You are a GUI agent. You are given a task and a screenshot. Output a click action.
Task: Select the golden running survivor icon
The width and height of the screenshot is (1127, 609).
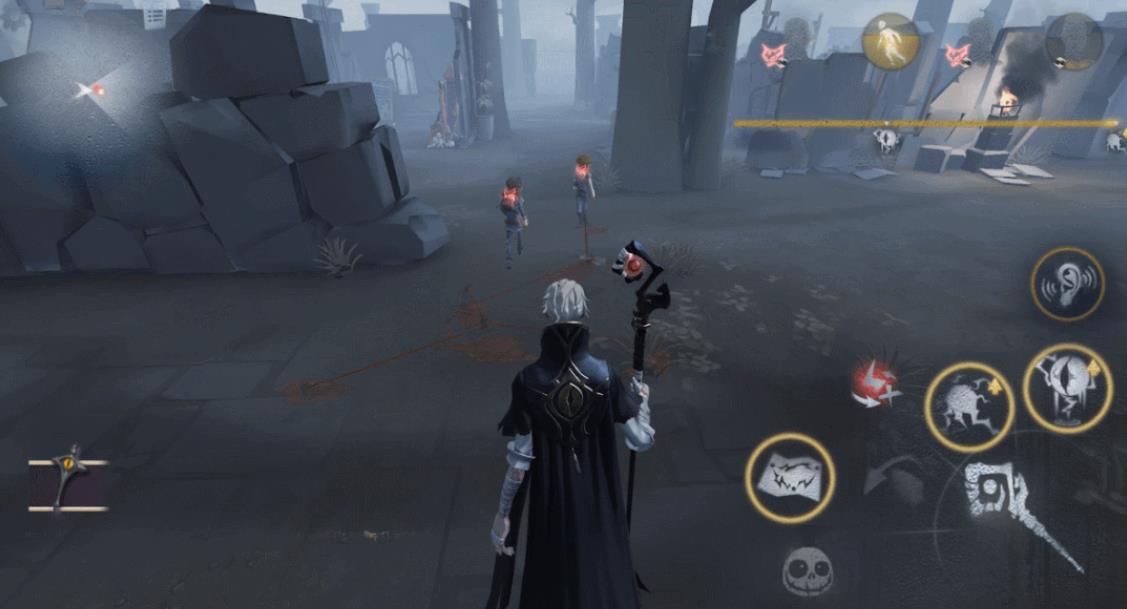click(890, 42)
